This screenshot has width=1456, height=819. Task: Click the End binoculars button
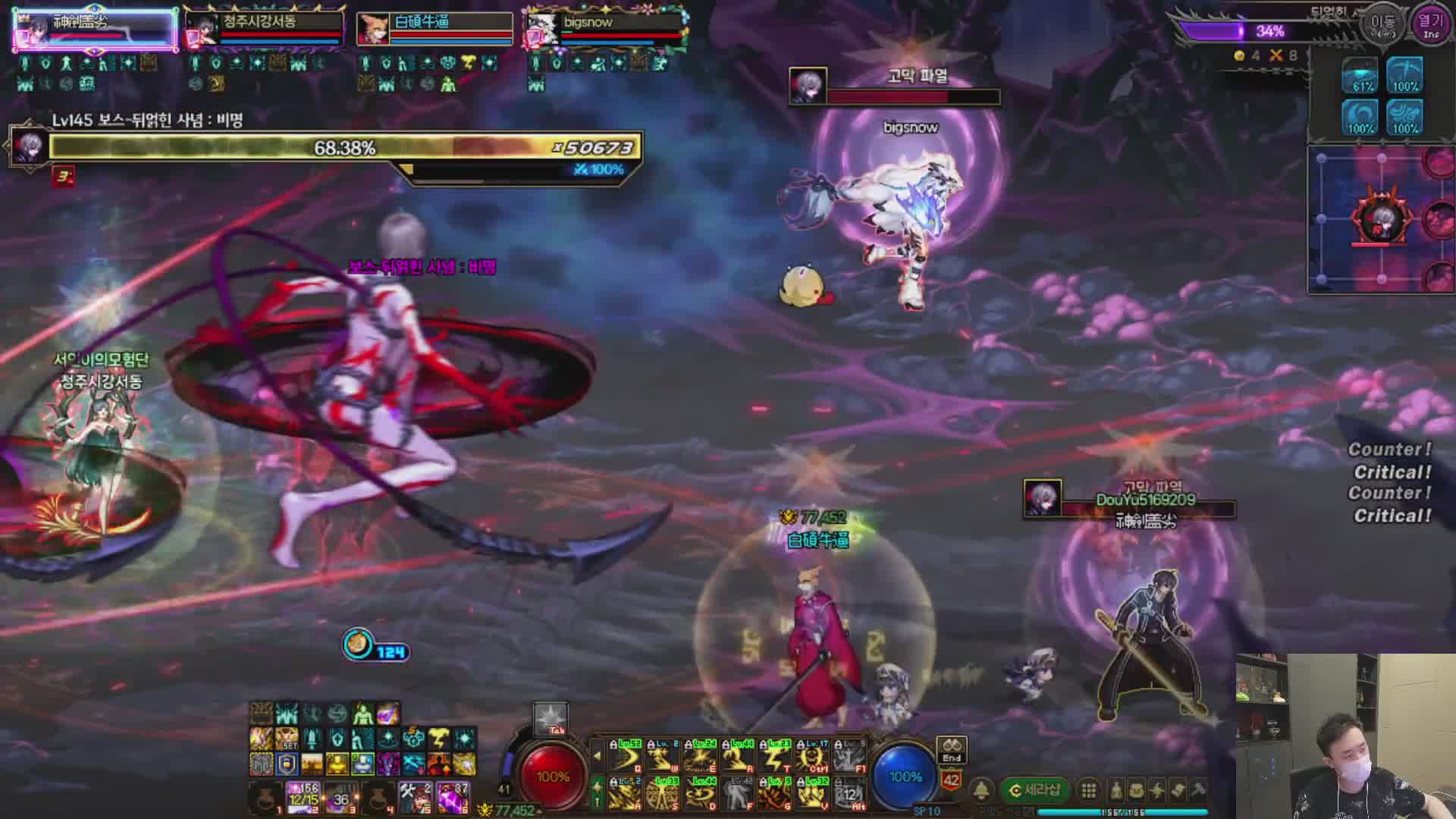(952, 750)
